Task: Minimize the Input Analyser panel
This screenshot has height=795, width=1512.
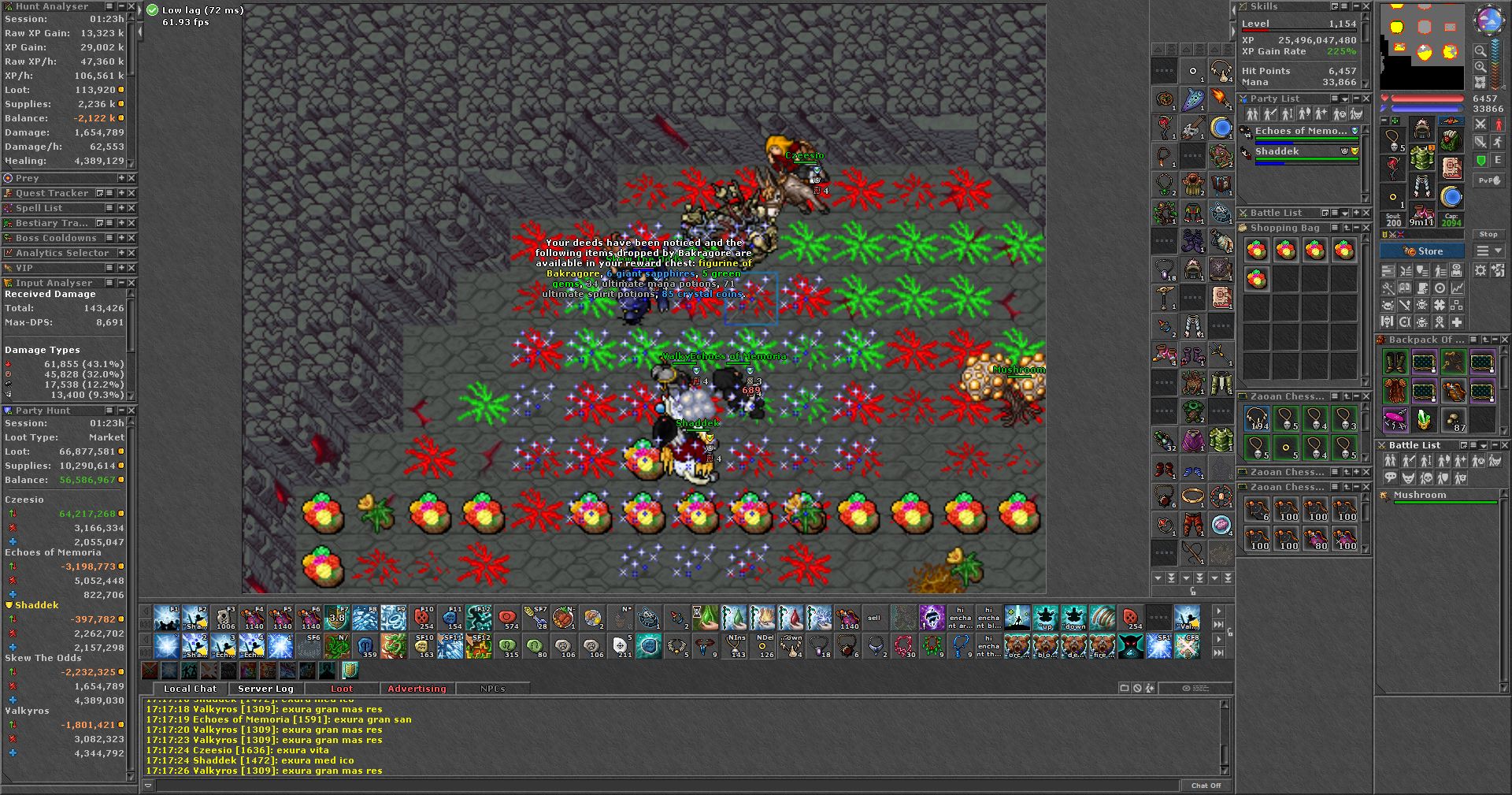Action: (121, 283)
